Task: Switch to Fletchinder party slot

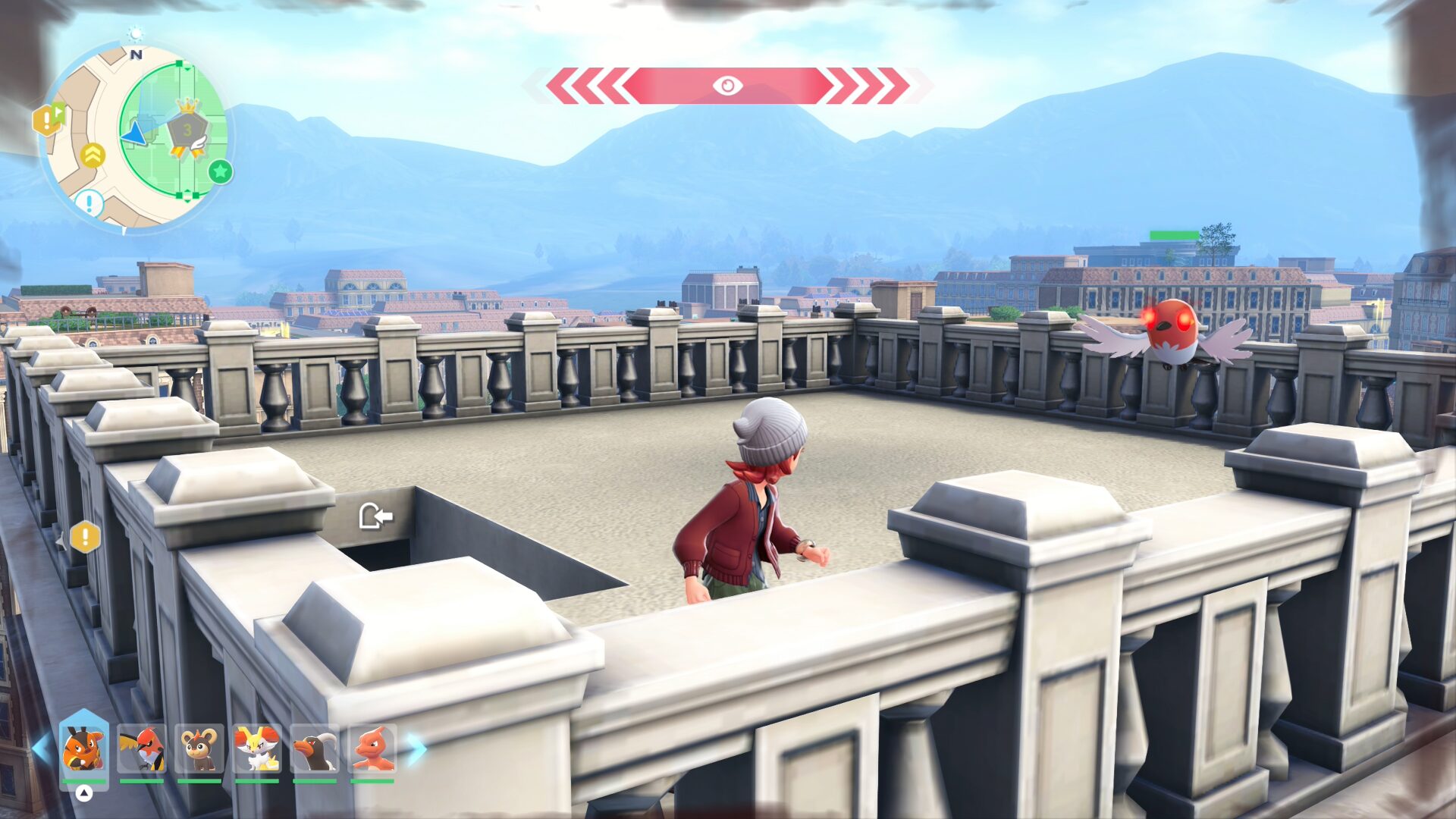Action: coord(142,748)
